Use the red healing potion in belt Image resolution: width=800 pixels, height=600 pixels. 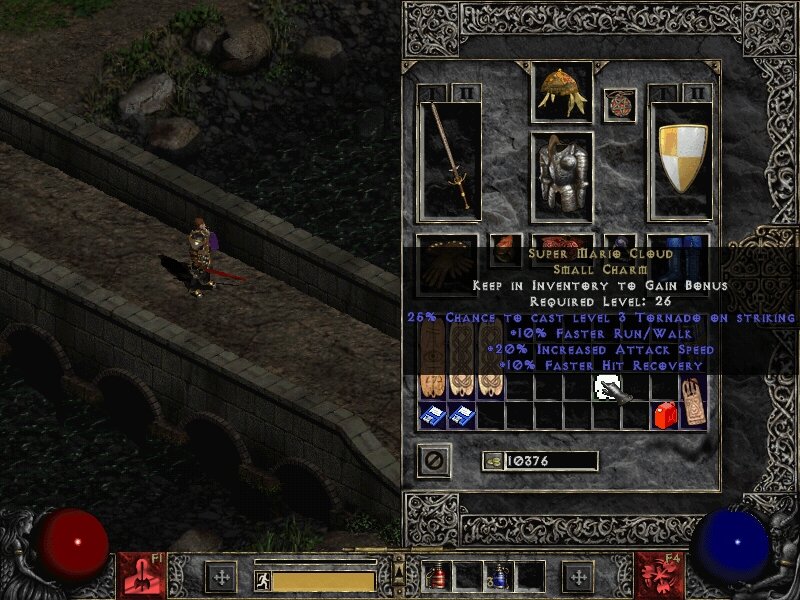point(437,576)
